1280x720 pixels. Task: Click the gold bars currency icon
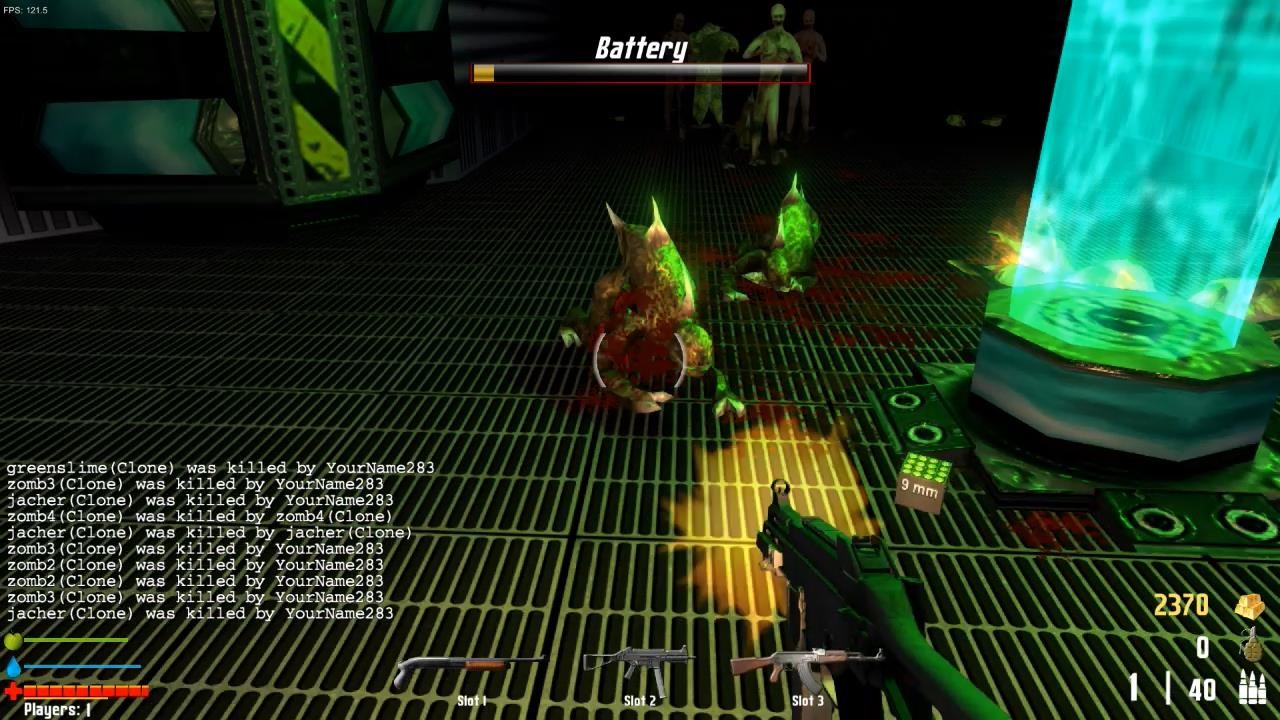1250,606
